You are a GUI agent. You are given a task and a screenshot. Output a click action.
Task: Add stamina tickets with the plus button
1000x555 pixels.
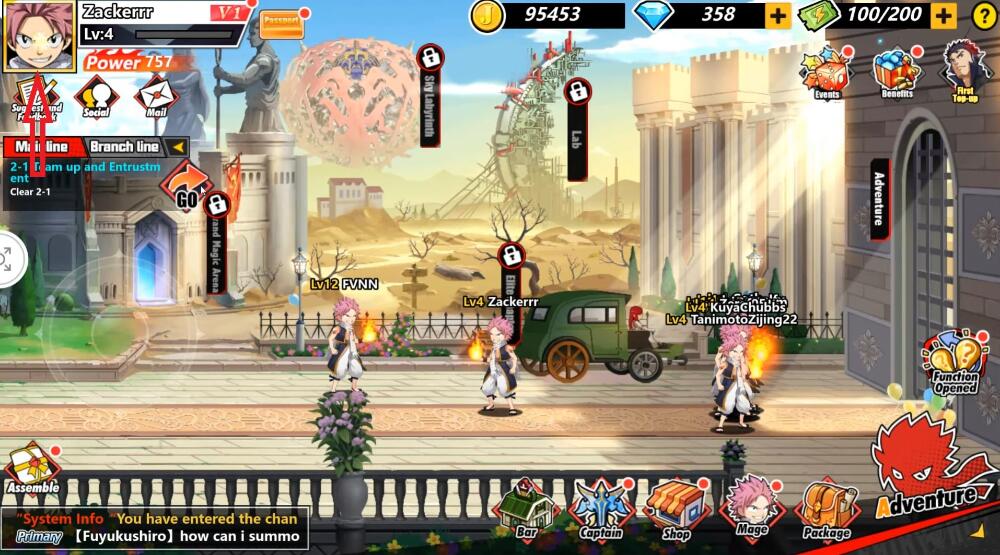942,15
